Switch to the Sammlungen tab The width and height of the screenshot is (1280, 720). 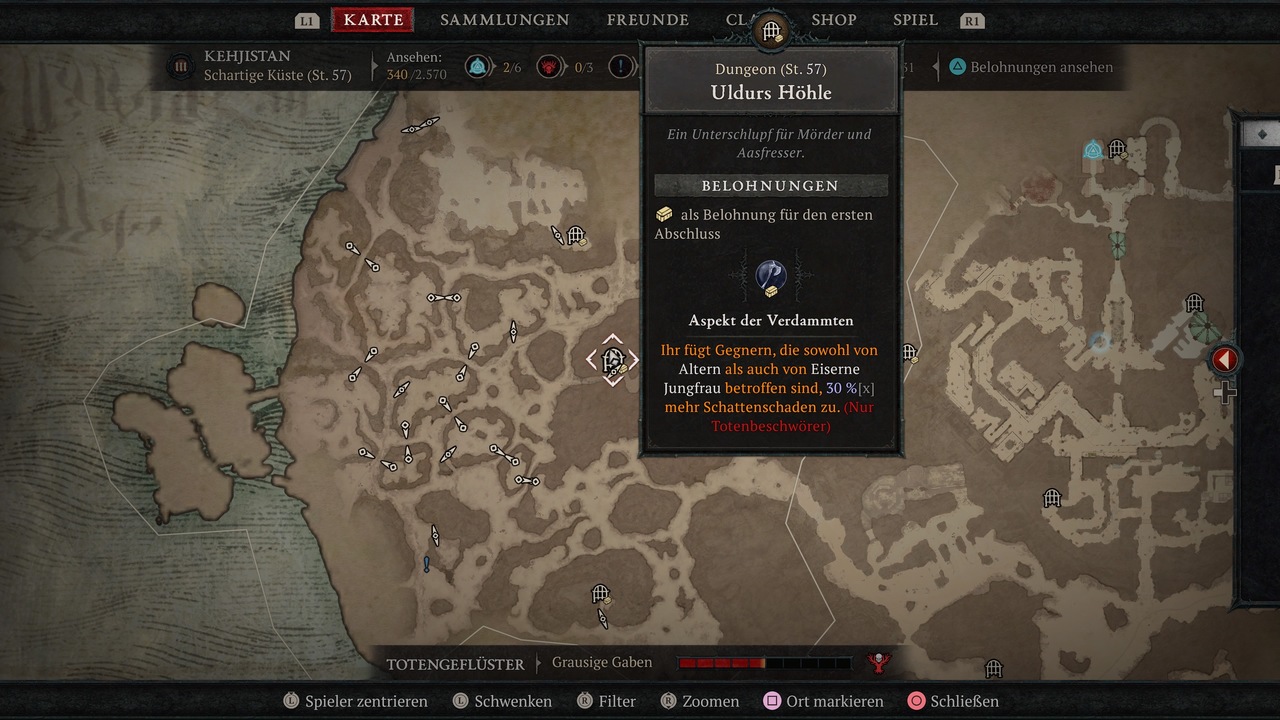pyautogui.click(x=504, y=20)
